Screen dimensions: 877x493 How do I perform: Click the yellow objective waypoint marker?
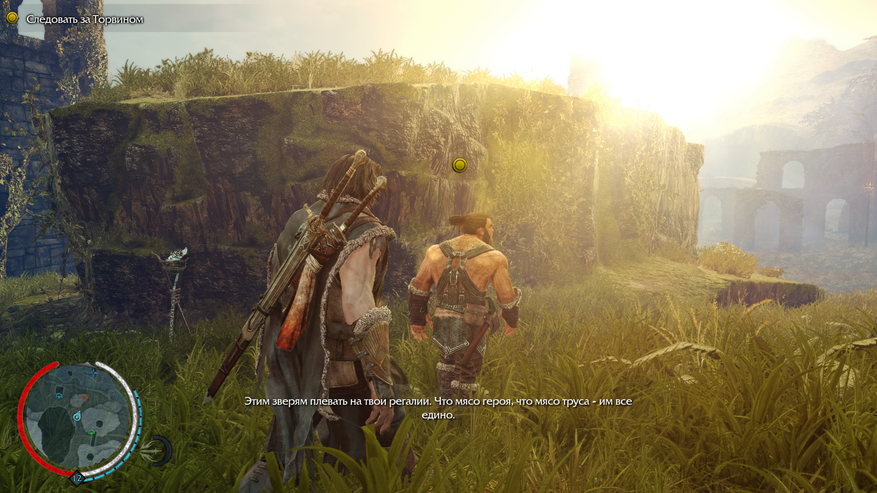pos(460,165)
